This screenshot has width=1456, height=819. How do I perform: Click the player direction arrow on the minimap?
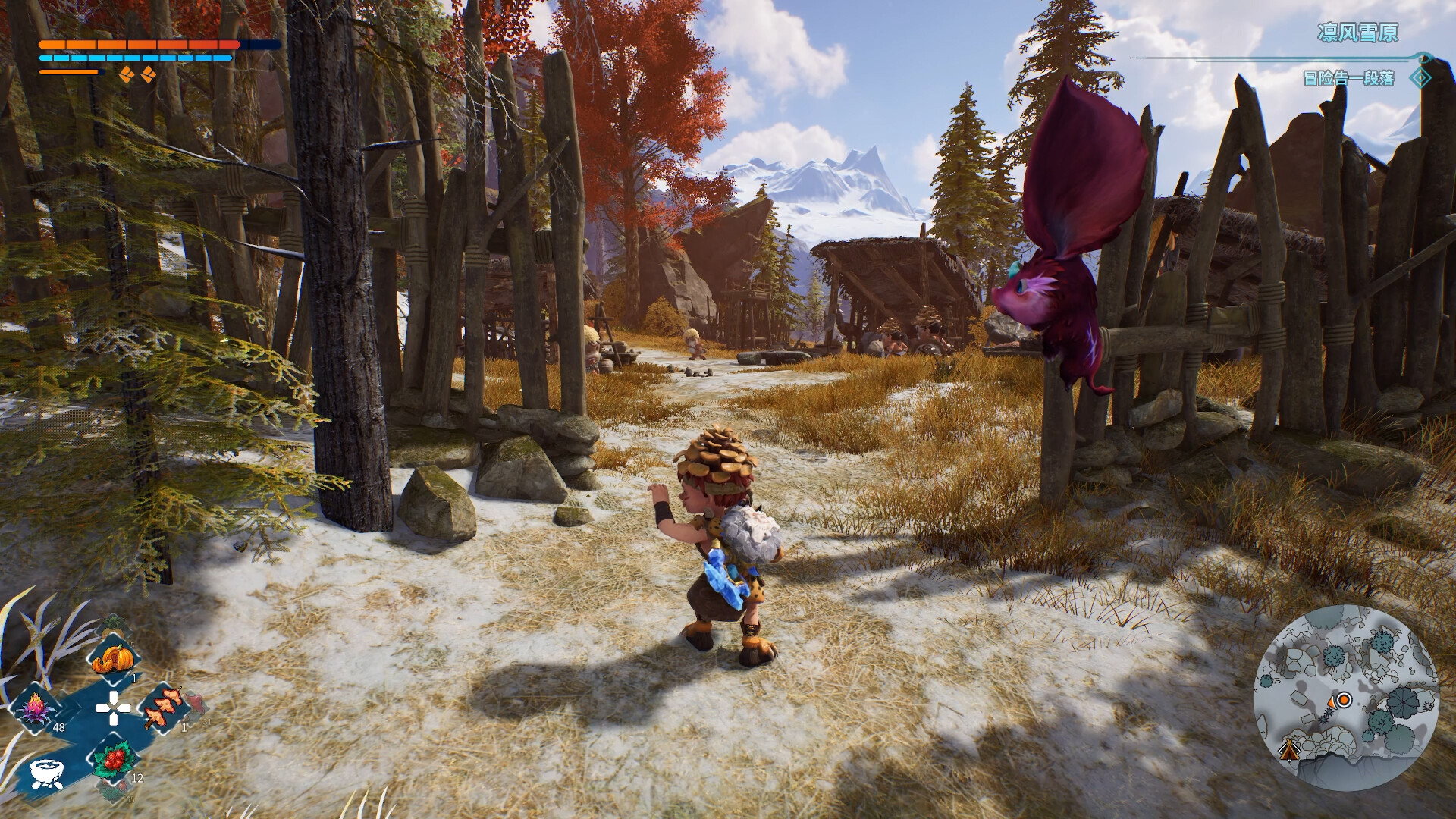1332,703
